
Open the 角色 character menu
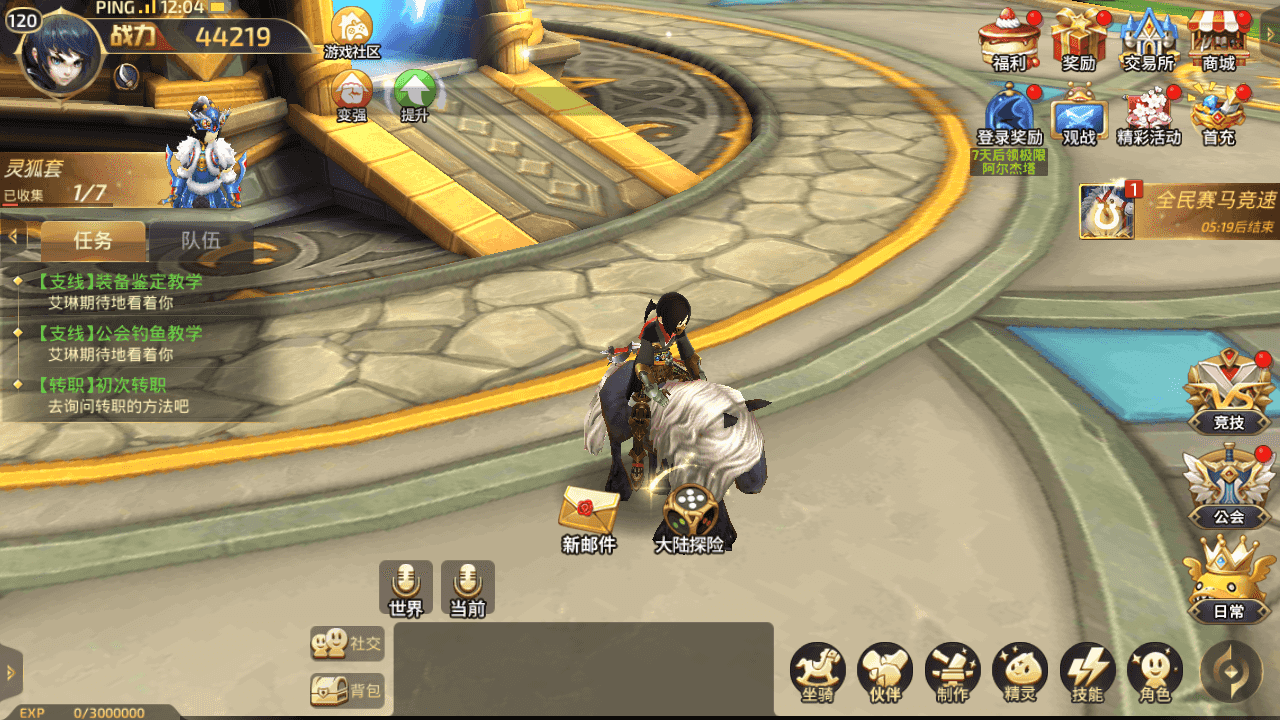[1155, 672]
